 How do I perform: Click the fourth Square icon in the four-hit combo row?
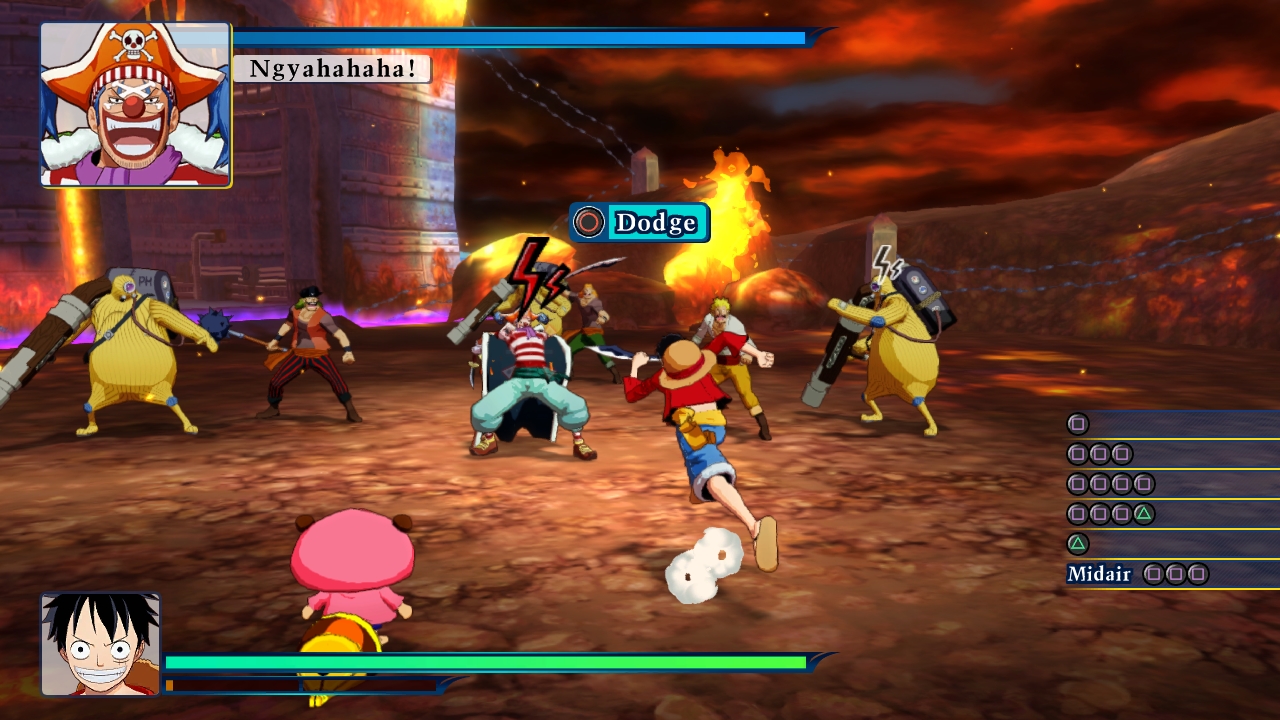(x=1144, y=485)
